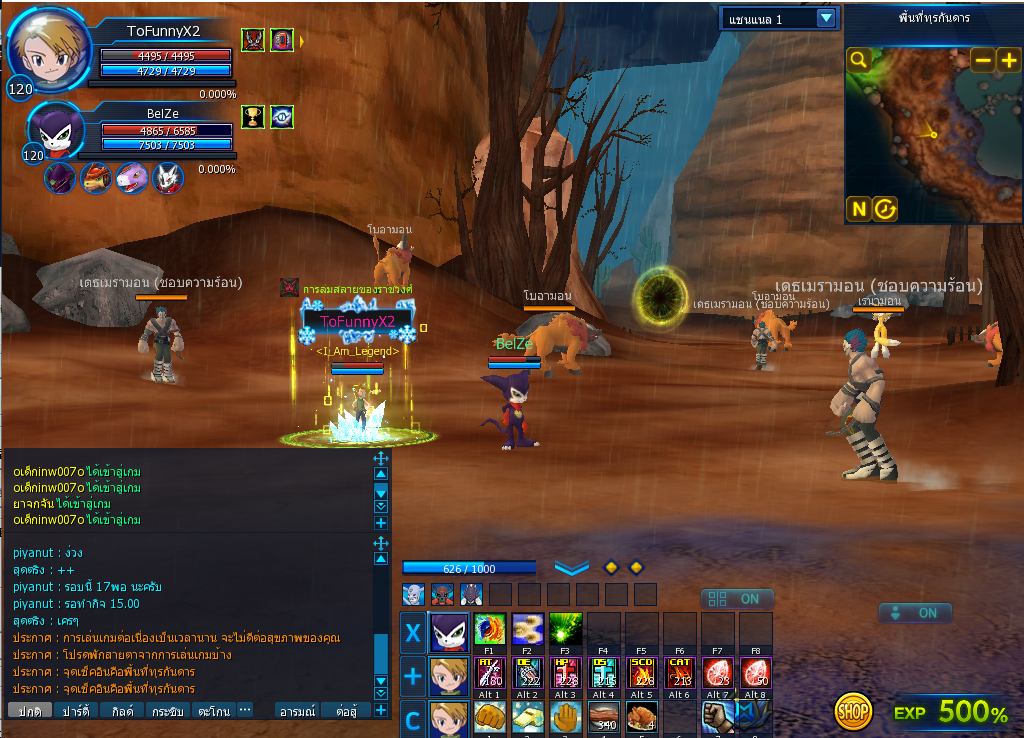Image resolution: width=1024 pixels, height=738 pixels.
Task: Switch chat to the กิลด์ tab
Action: pyautogui.click(x=123, y=710)
